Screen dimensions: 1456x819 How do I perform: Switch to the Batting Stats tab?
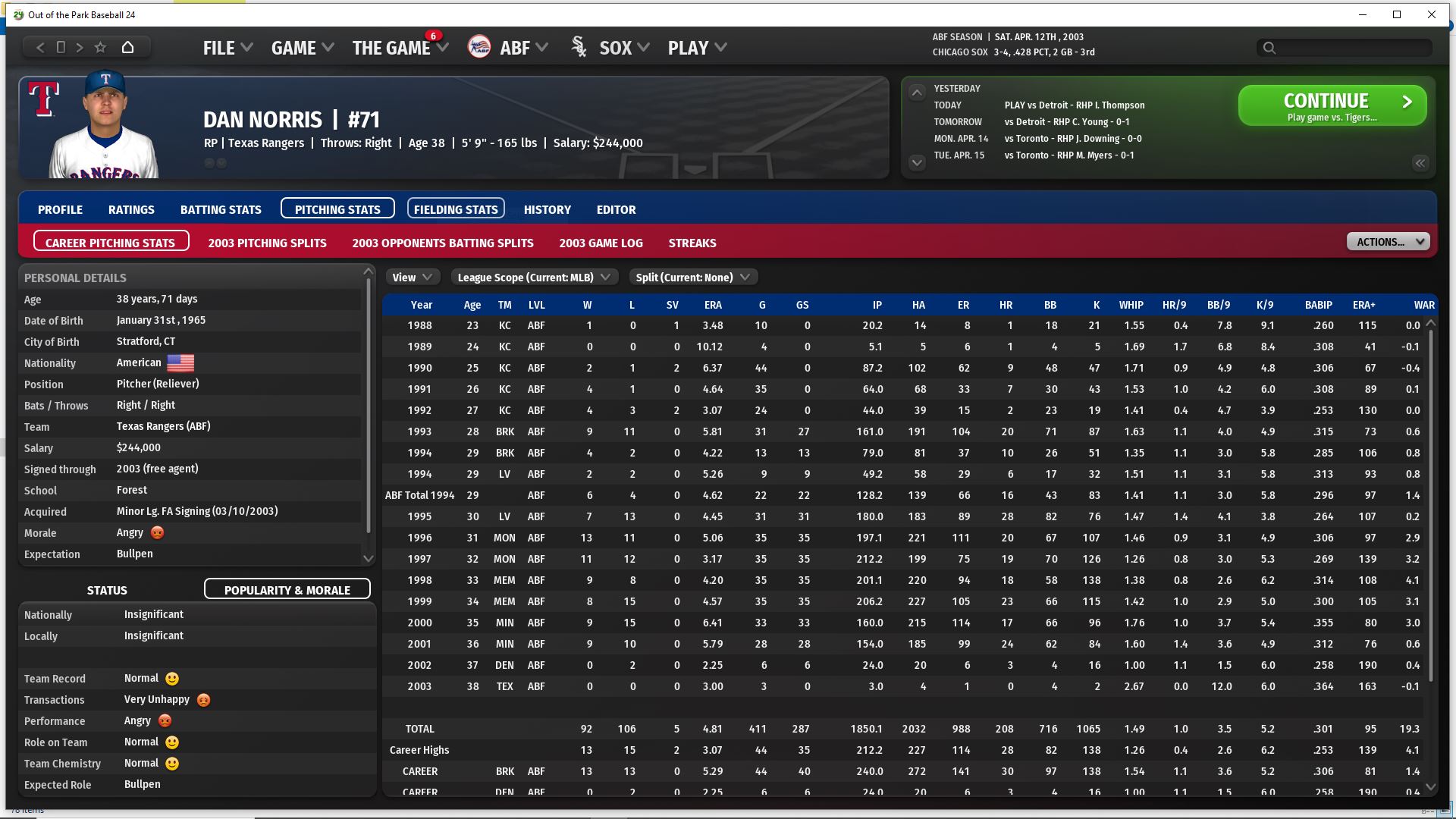[221, 209]
